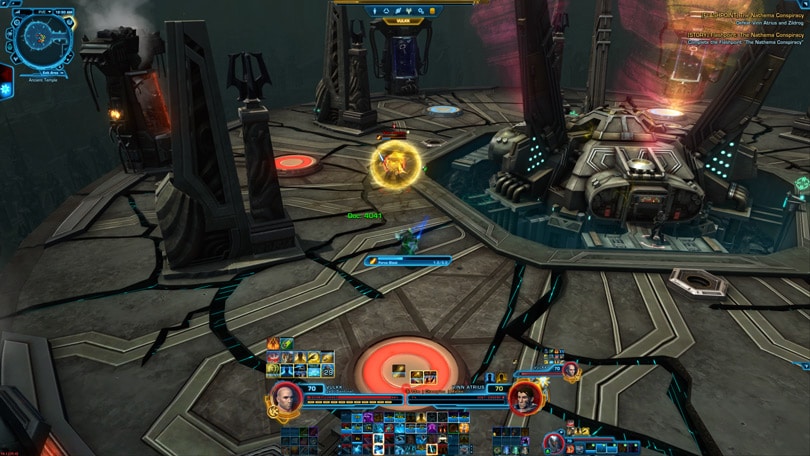Viewport: 810px width, 456px height.
Task: Select the small target-of-target portrait
Action: pyautogui.click(x=570, y=370)
